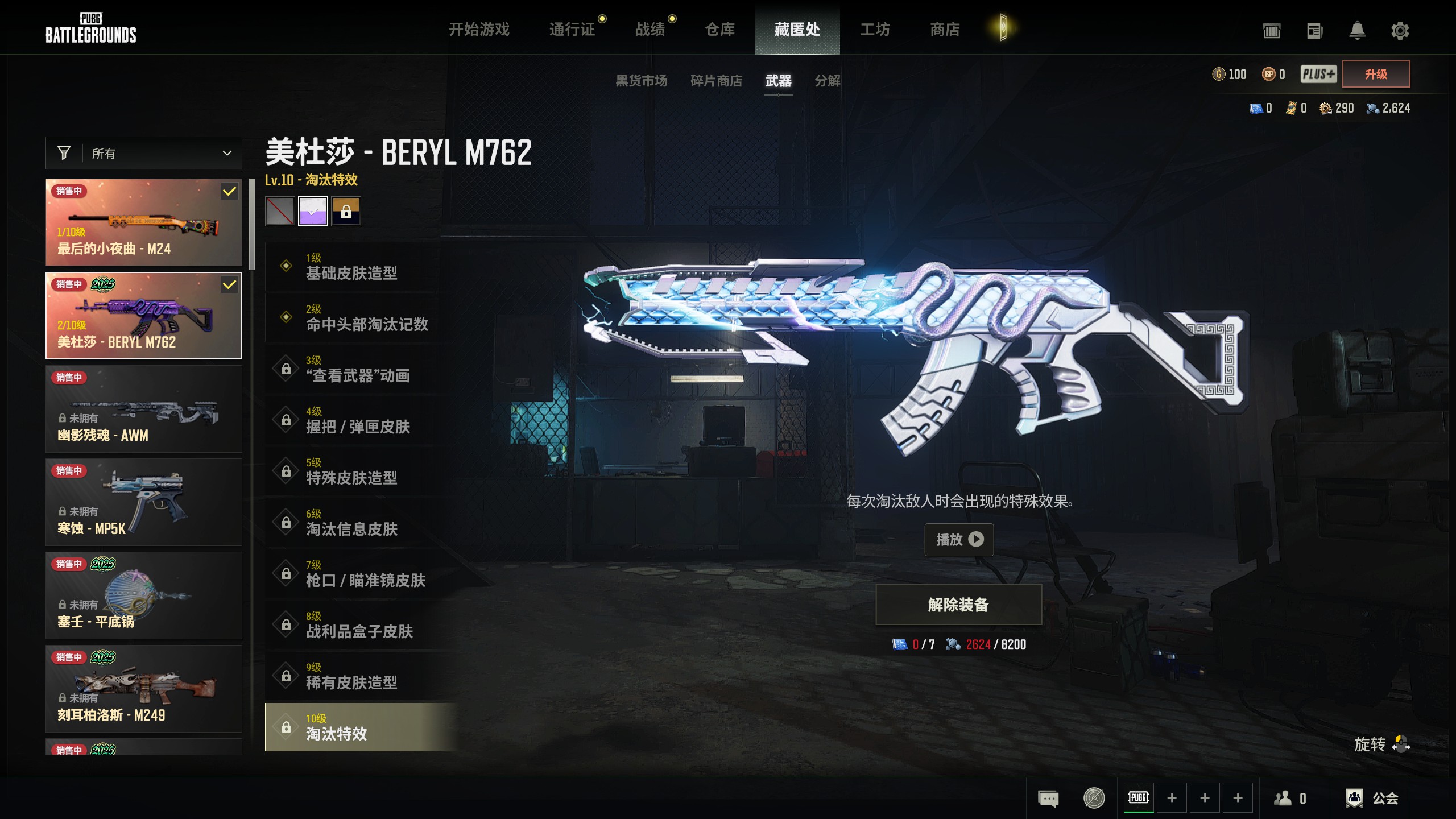Open the 公会 guild panel
Viewport: 1456px width, 819px height.
click(x=1372, y=798)
